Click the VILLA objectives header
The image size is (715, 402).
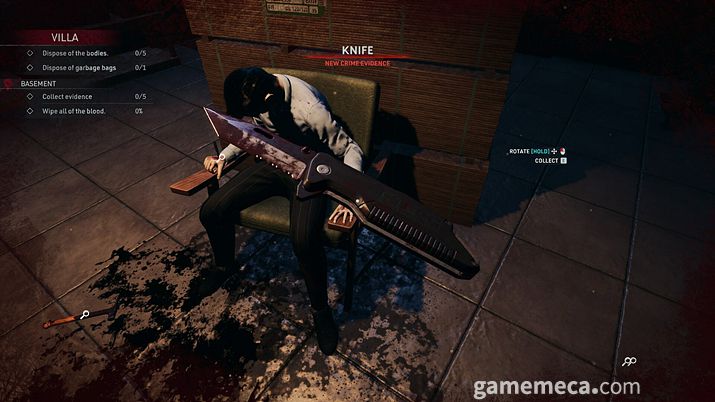tap(64, 35)
